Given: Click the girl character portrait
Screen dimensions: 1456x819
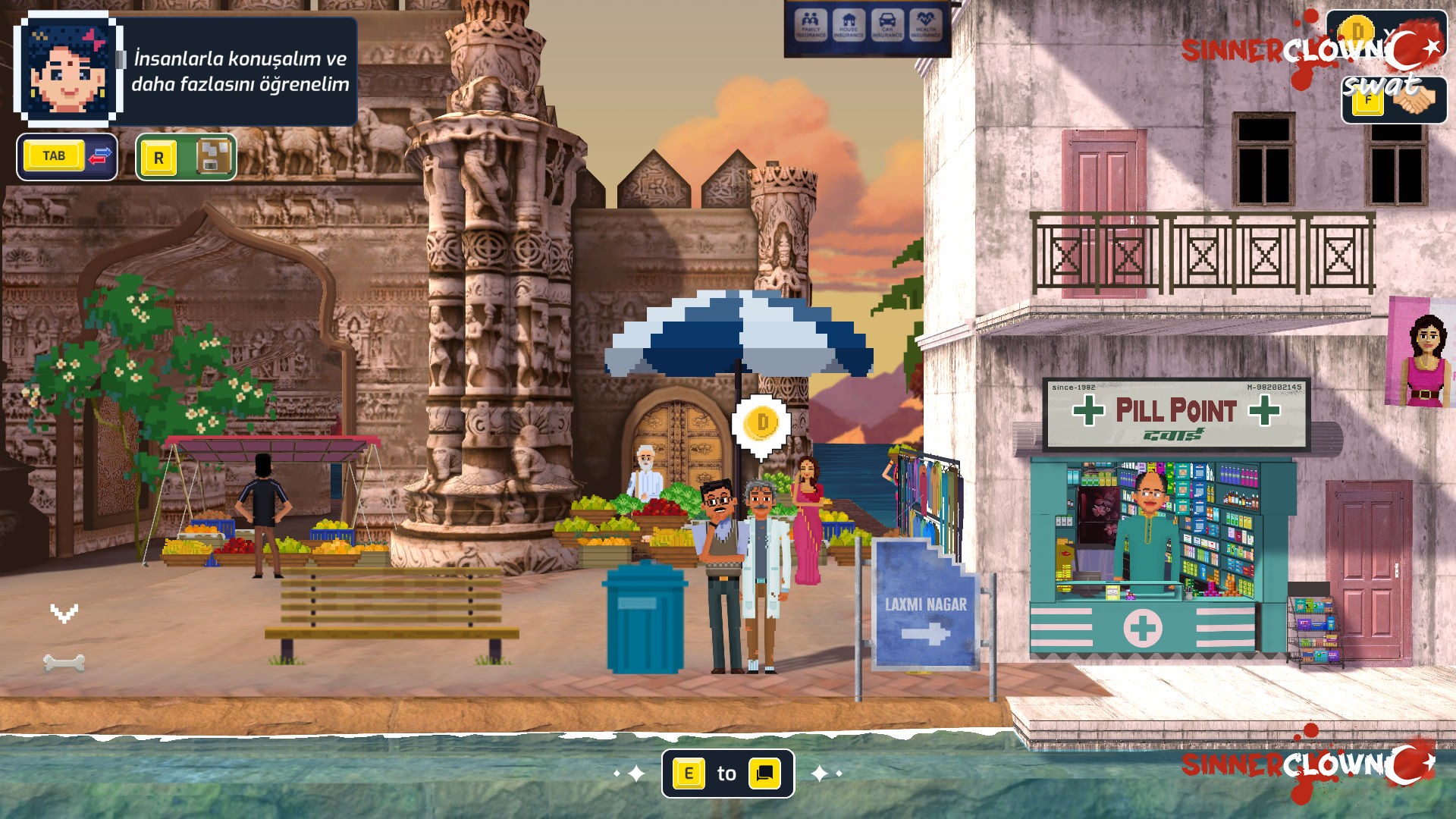Looking at the screenshot, I should tap(67, 70).
